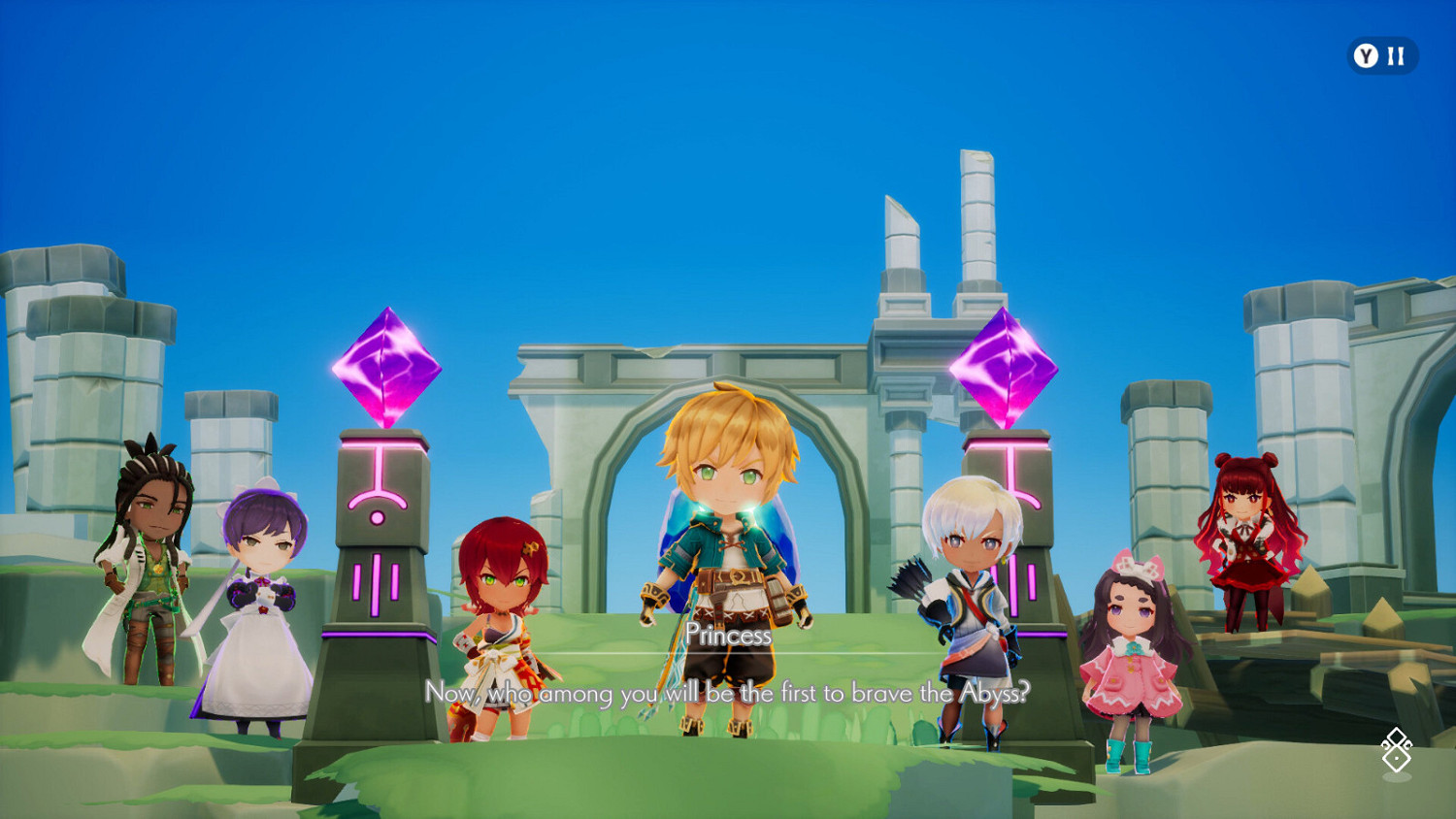Select the left purple crystal obelisk
Viewport: 1456px width, 819px height.
[387, 369]
